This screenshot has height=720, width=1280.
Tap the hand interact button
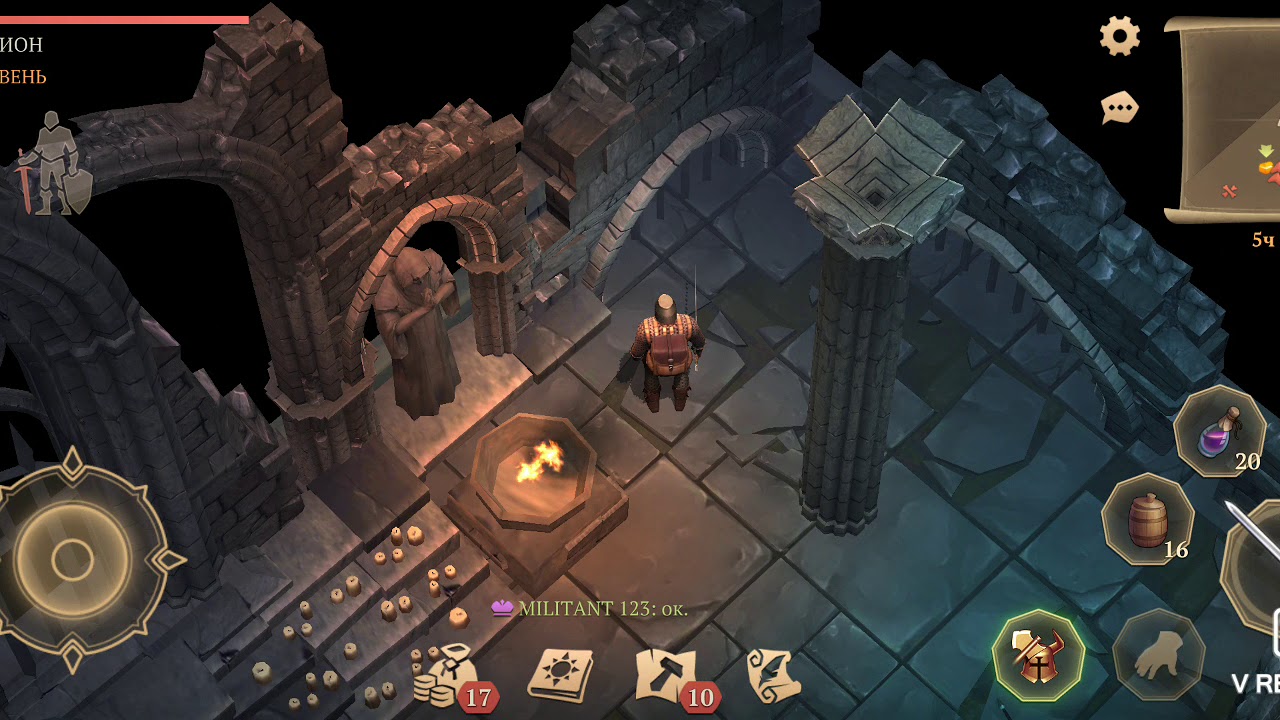pyautogui.click(x=1159, y=655)
